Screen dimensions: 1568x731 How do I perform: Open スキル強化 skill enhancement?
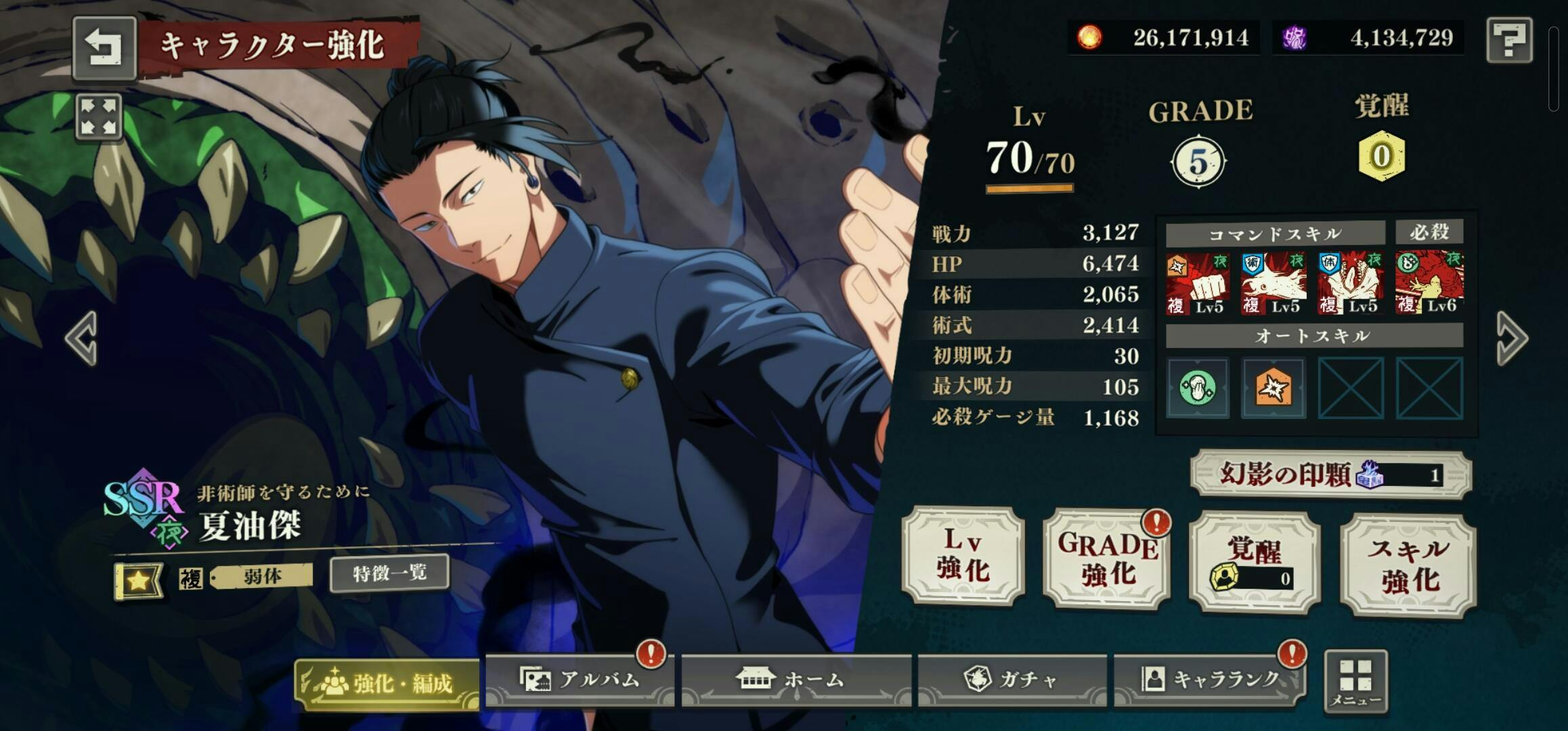[x=1408, y=564]
